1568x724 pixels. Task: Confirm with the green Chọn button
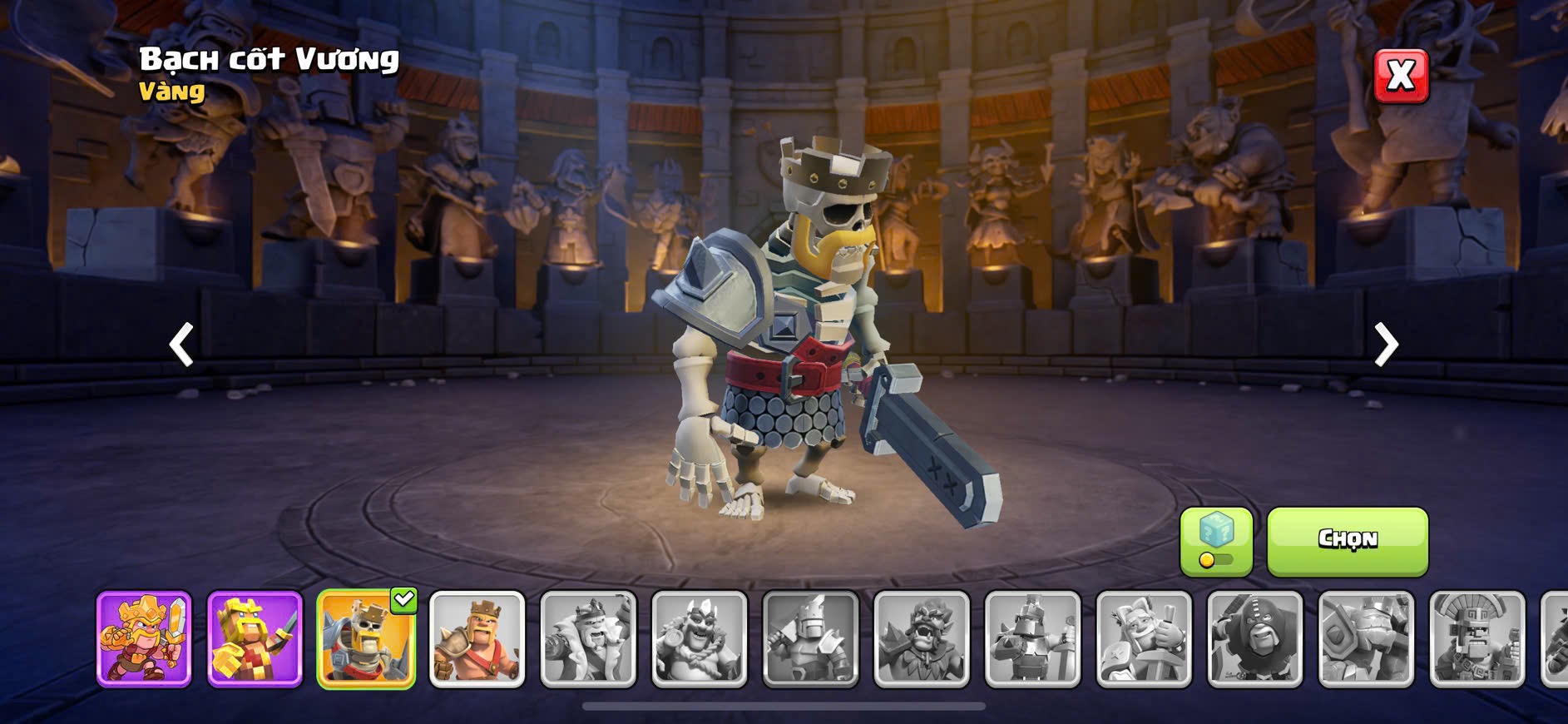[x=1348, y=541]
